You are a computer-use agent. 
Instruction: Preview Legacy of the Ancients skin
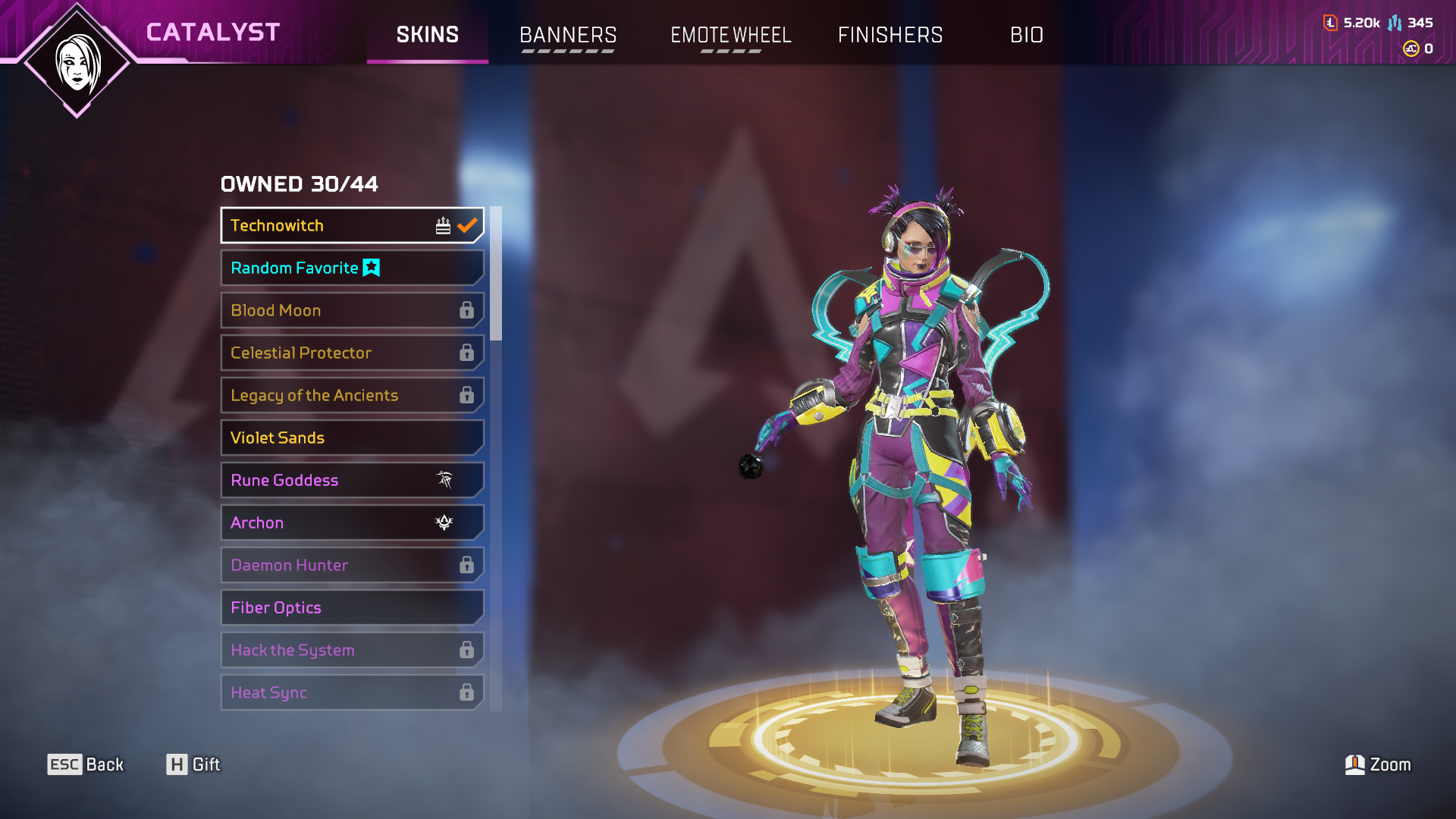pos(352,395)
